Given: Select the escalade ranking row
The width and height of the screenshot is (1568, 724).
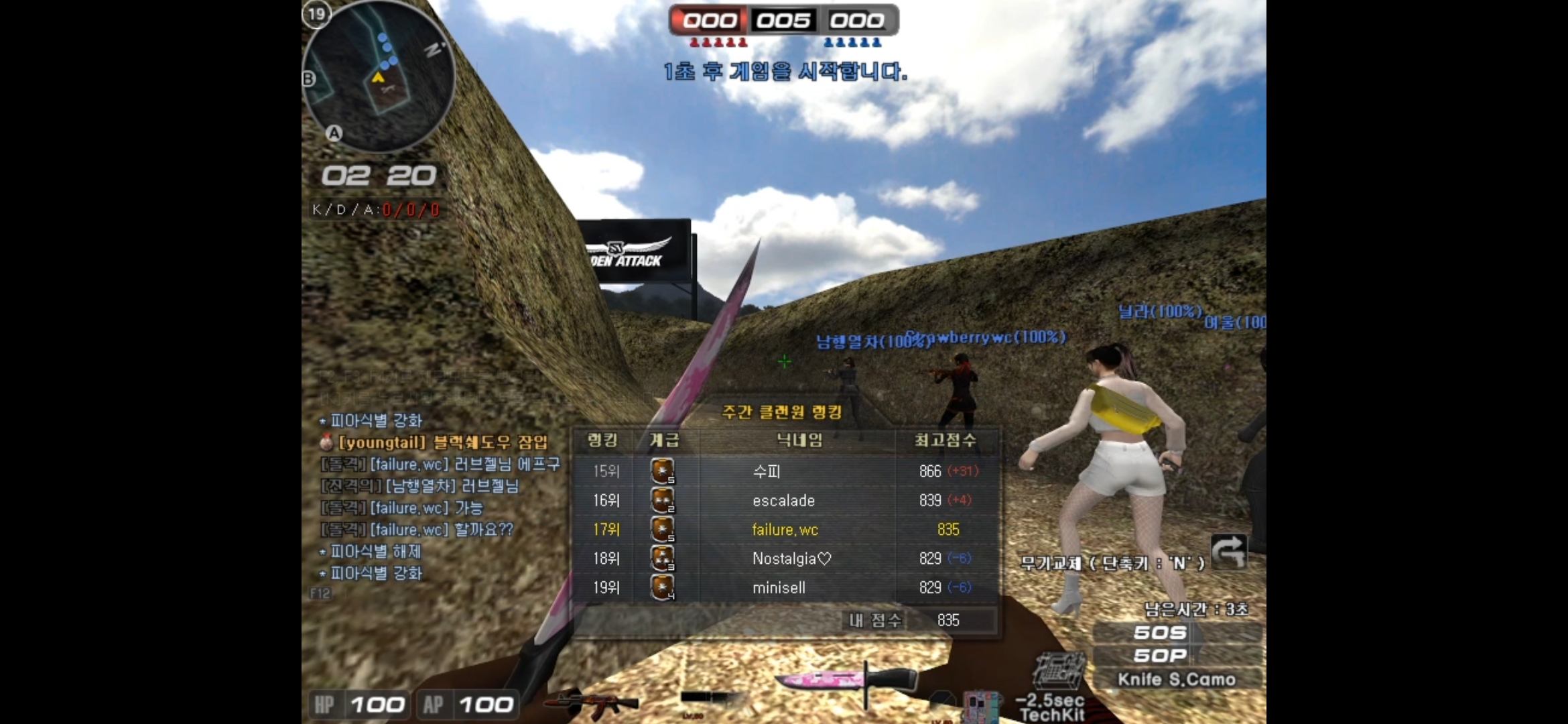Looking at the screenshot, I should coord(784,501).
